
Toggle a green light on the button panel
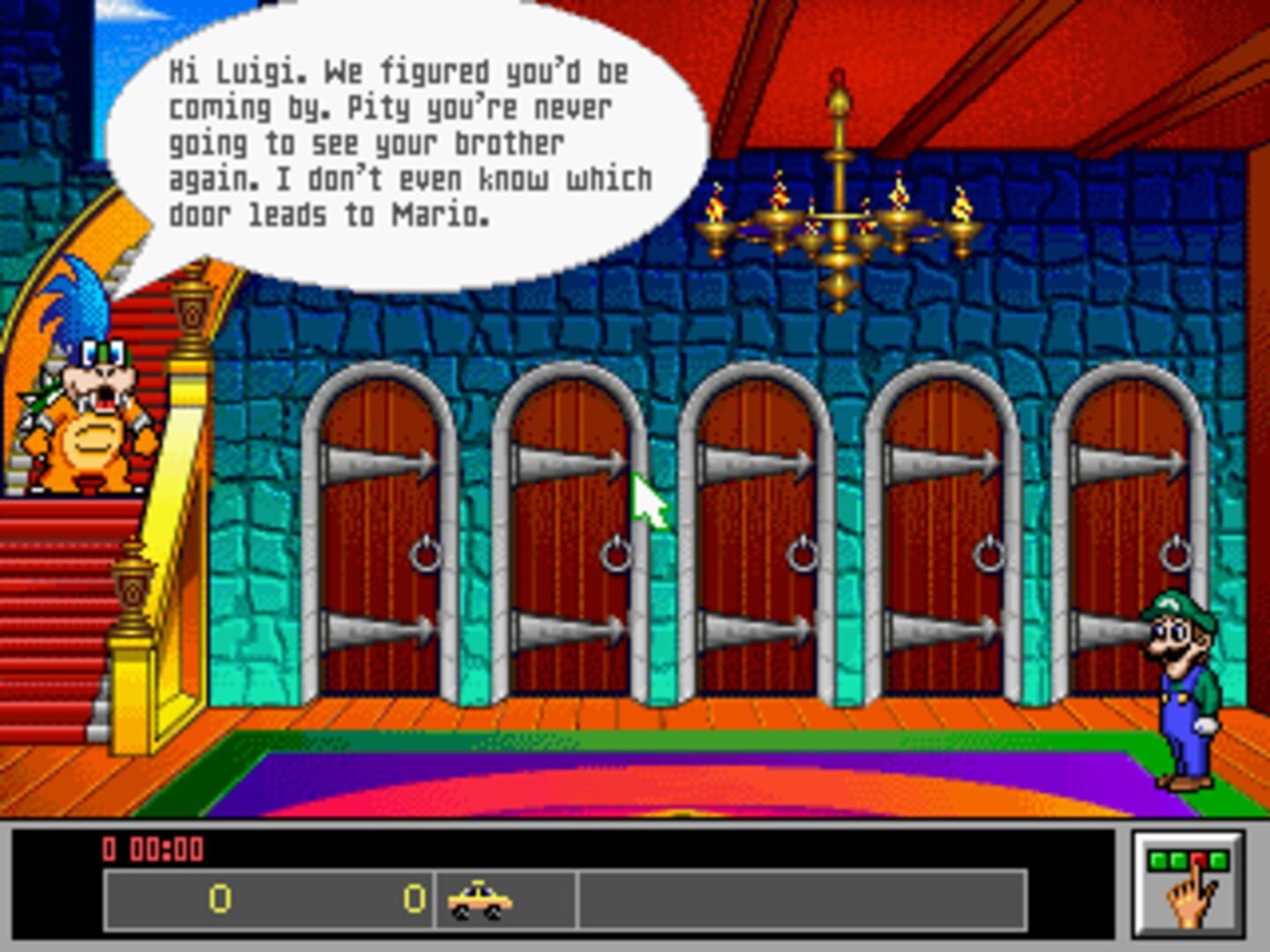pyautogui.click(x=1157, y=859)
